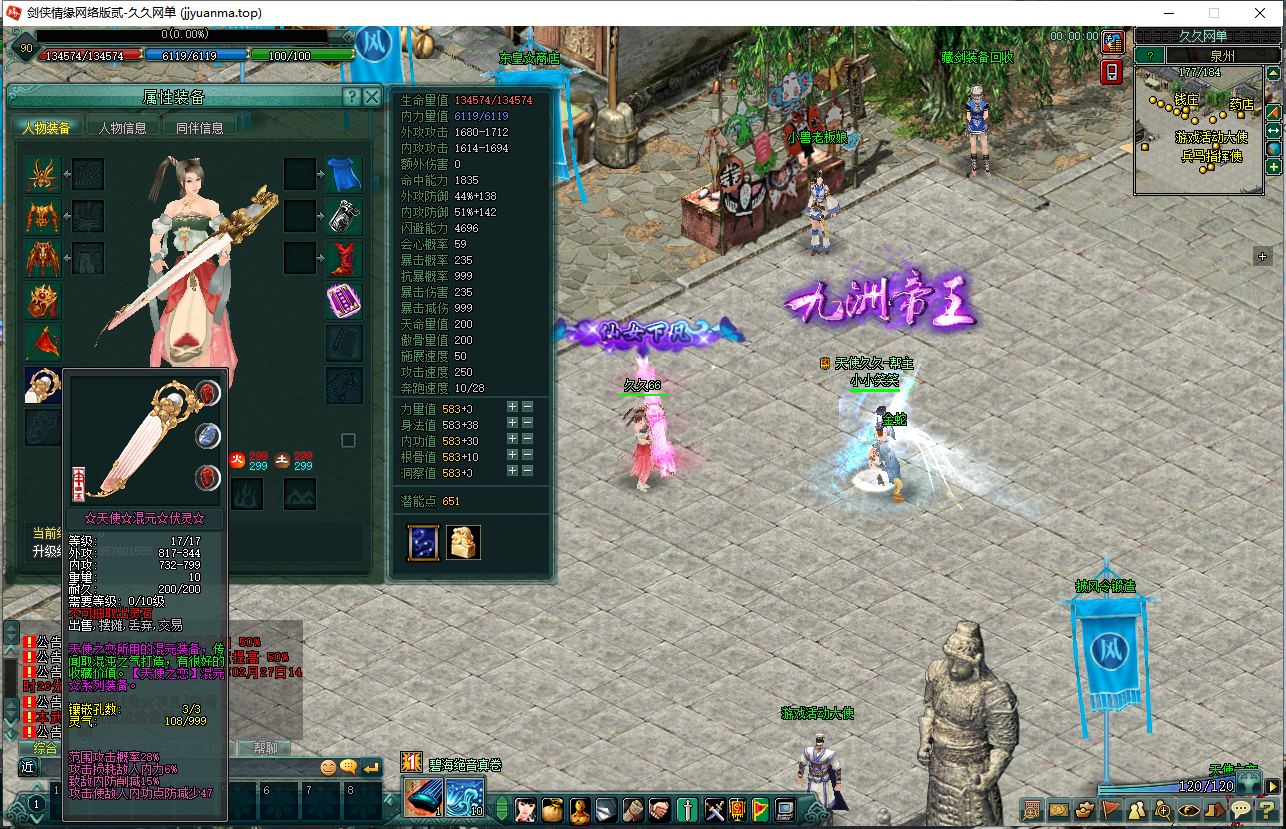1286x829 pixels.
Task: Minimize the game window
Action: [1169, 13]
